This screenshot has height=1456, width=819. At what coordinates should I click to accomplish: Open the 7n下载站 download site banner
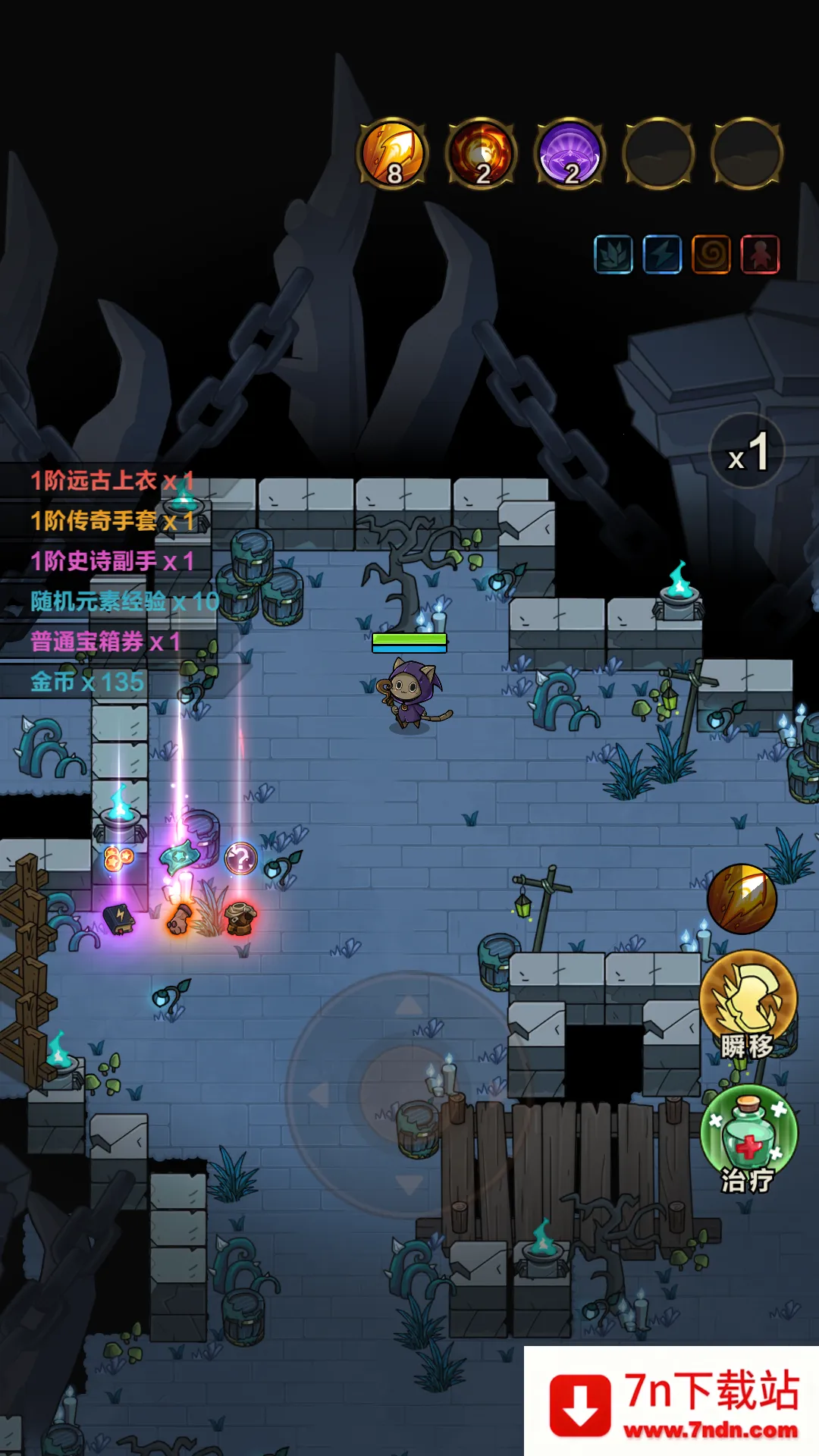coord(672,1402)
